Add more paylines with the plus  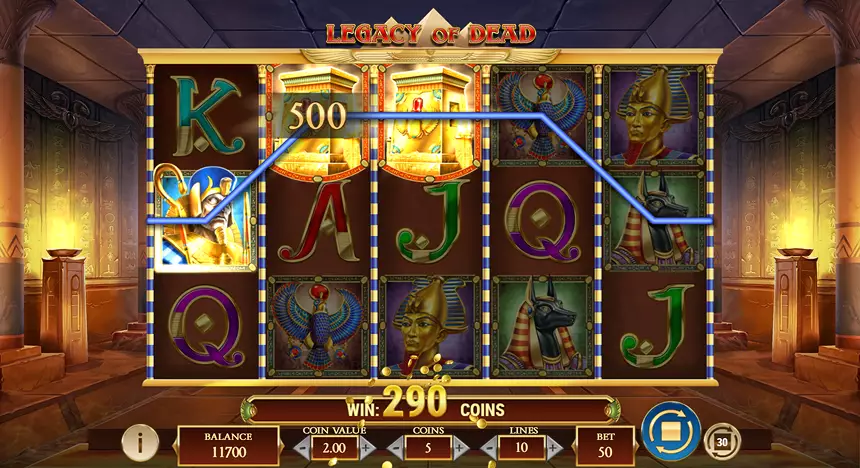tap(553, 447)
